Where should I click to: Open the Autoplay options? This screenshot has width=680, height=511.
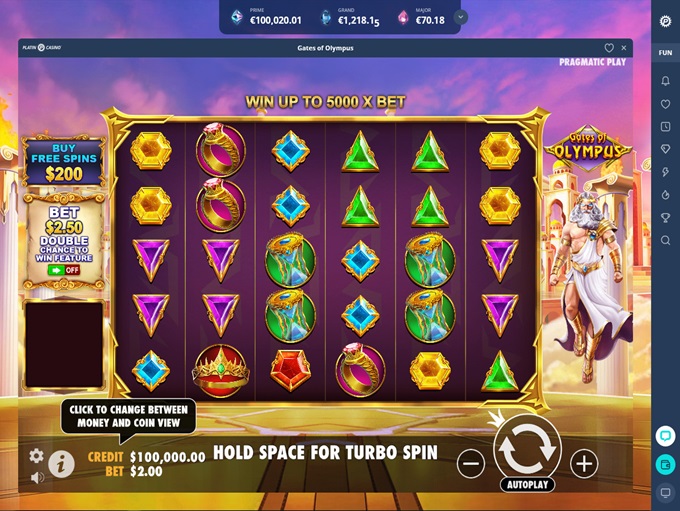tap(527, 485)
